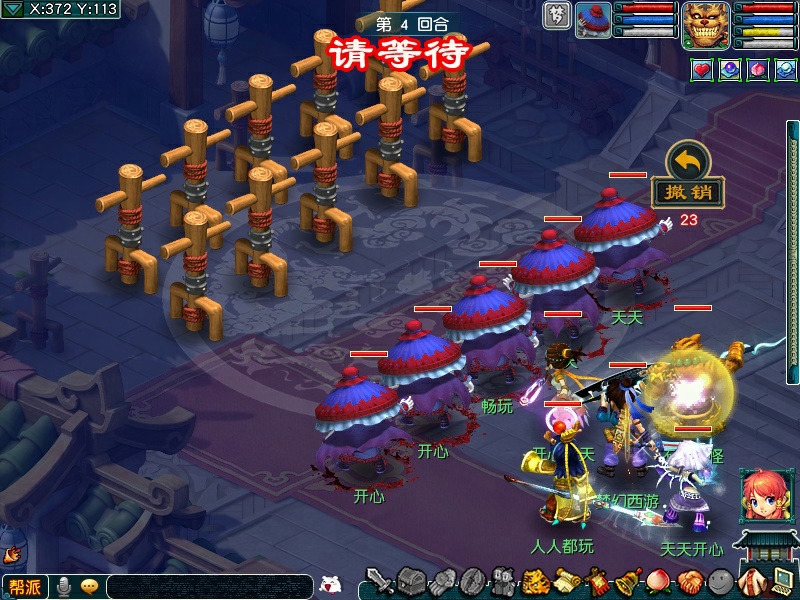The height and width of the screenshot is (600, 800).
Task: Click the red heart status icon
Action: 702,70
